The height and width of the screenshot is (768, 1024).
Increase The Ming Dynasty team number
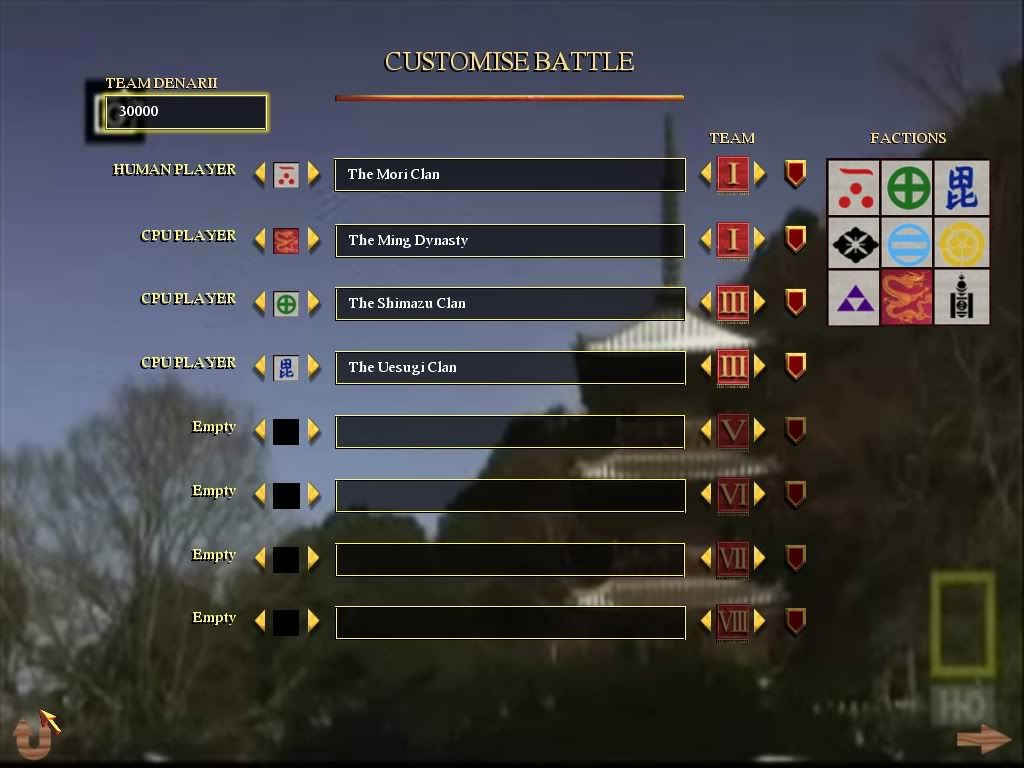click(x=760, y=240)
